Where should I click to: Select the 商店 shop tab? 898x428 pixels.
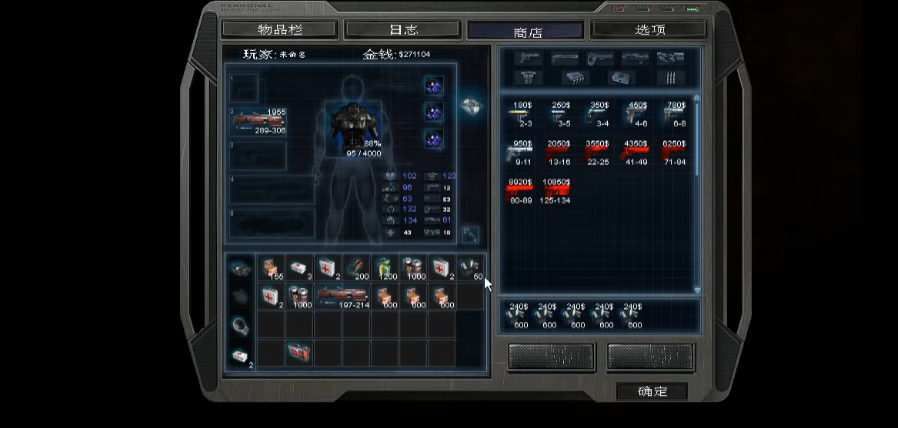527,31
